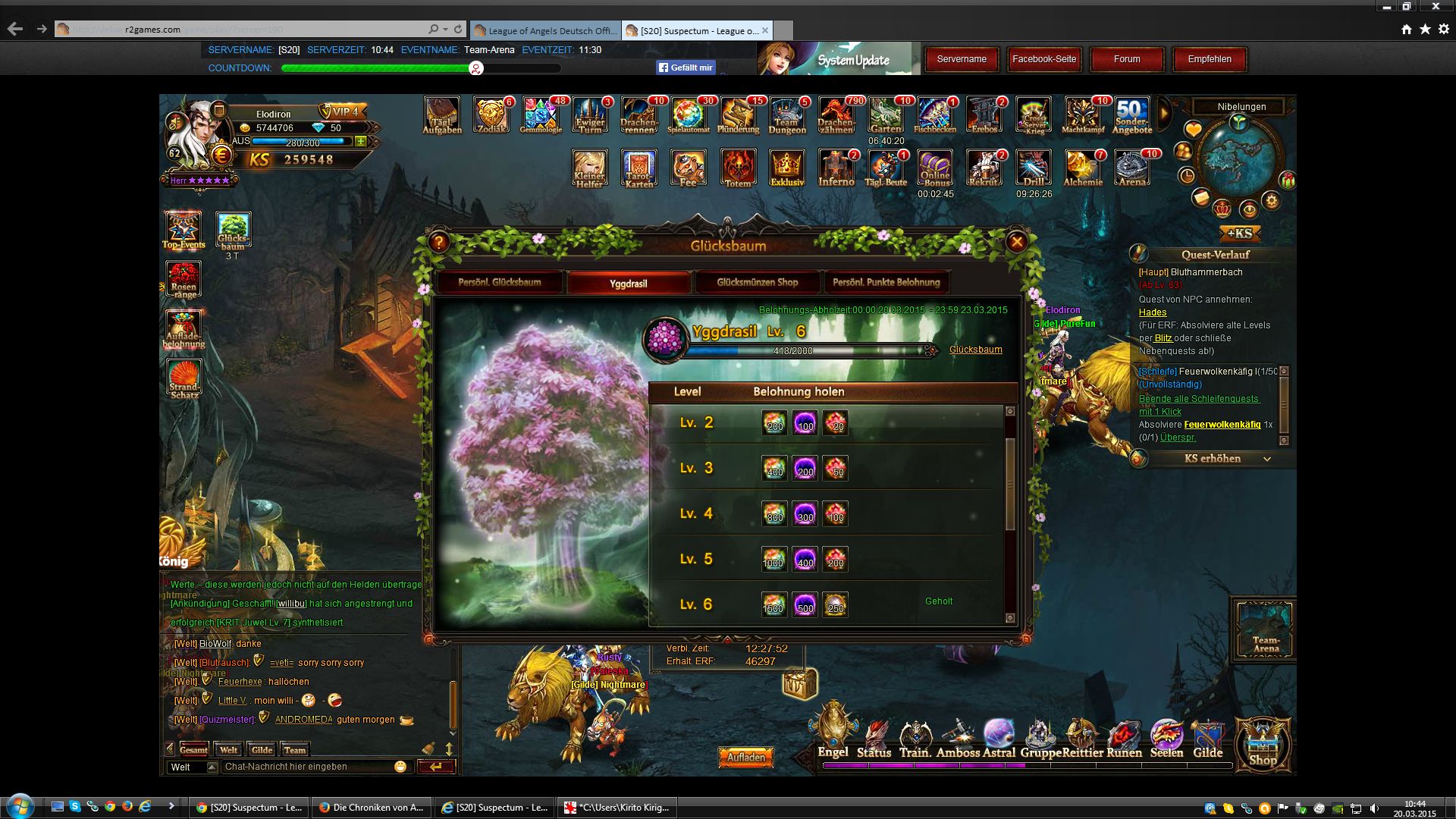Launch the Inferno activity icon
The height and width of the screenshot is (819, 1456).
pos(836,168)
